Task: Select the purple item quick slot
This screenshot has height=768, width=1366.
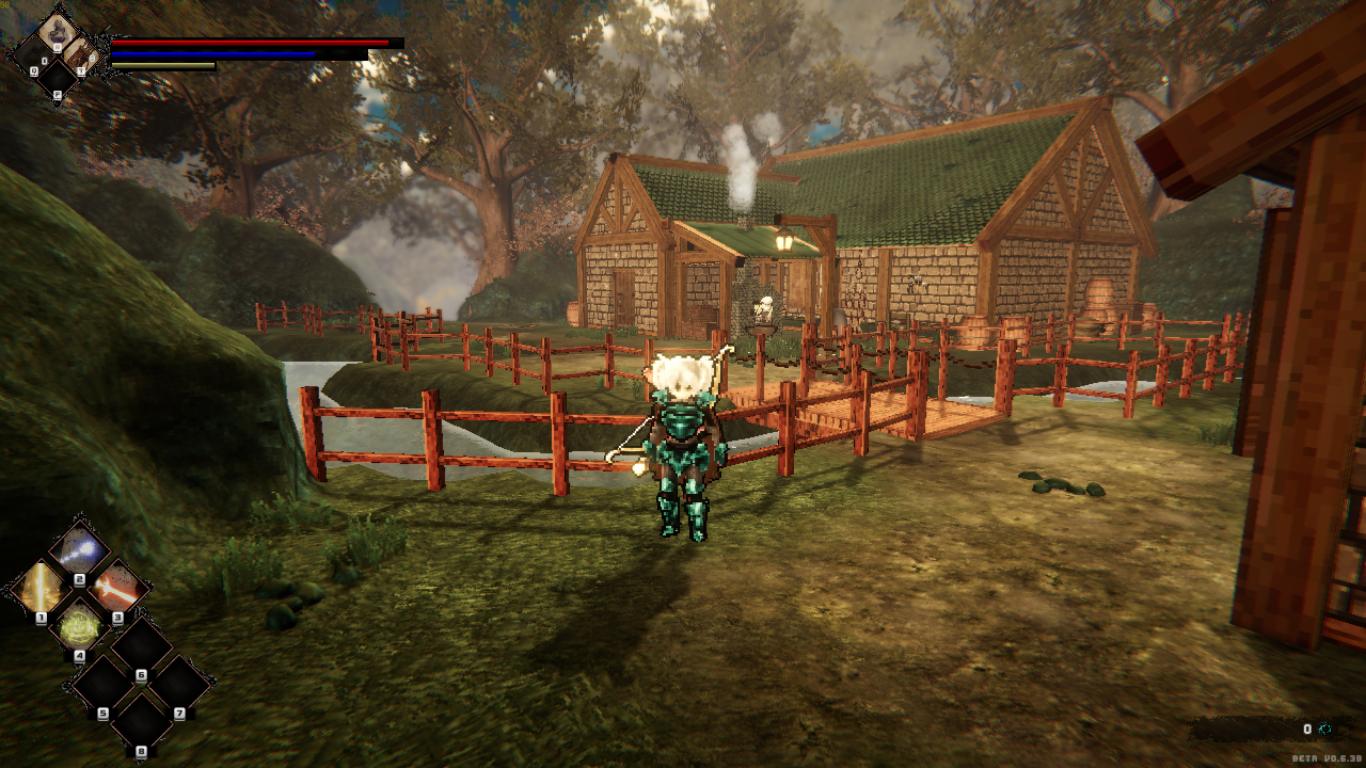Action: point(57,33)
